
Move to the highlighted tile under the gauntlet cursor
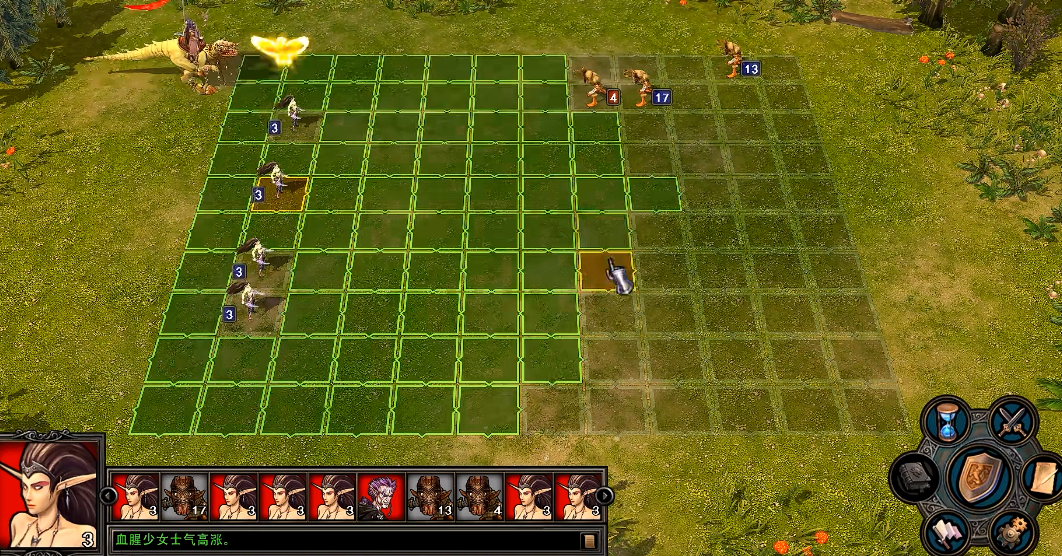605,270
